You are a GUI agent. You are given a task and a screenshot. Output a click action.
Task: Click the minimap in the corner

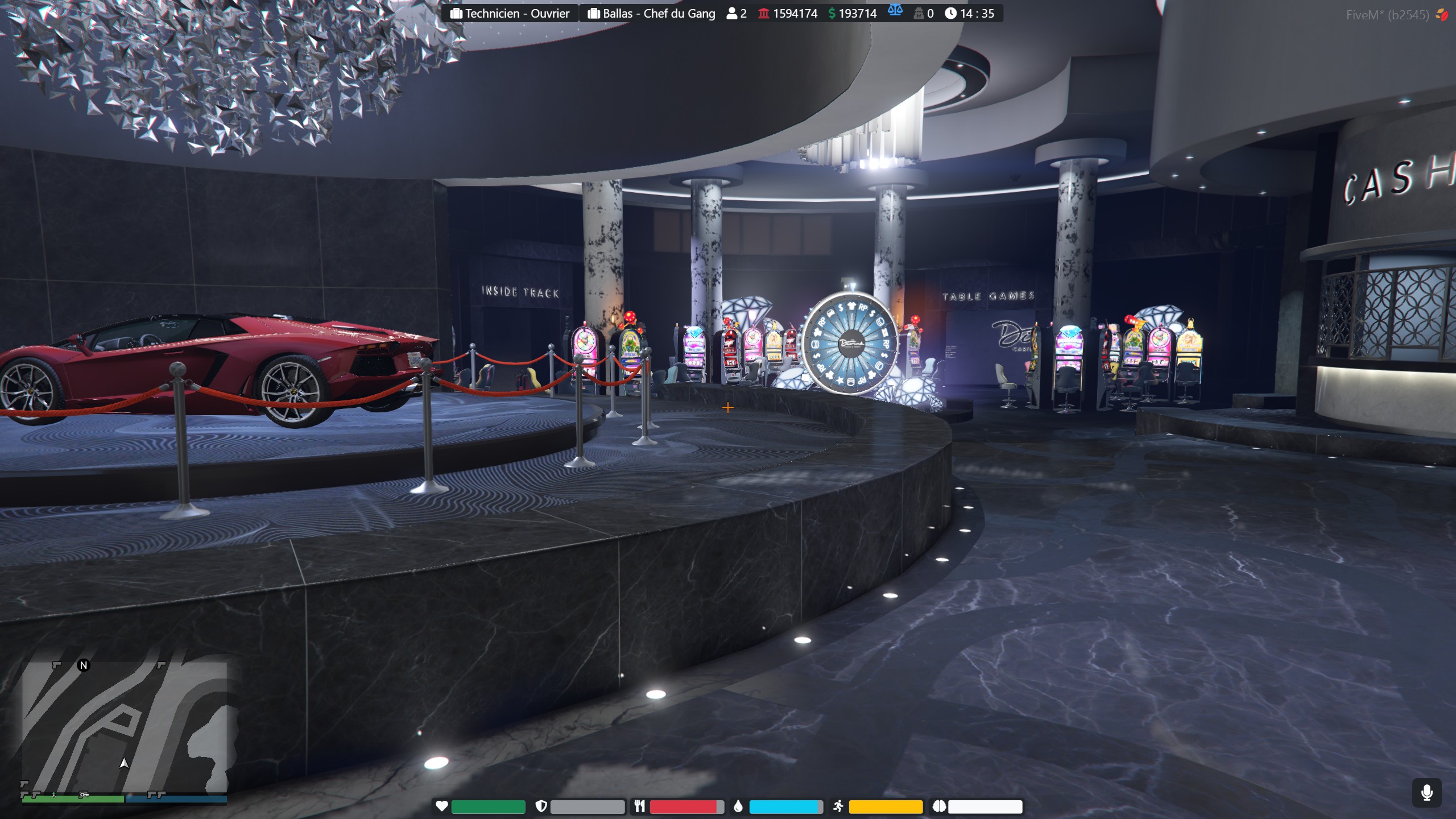(x=125, y=727)
